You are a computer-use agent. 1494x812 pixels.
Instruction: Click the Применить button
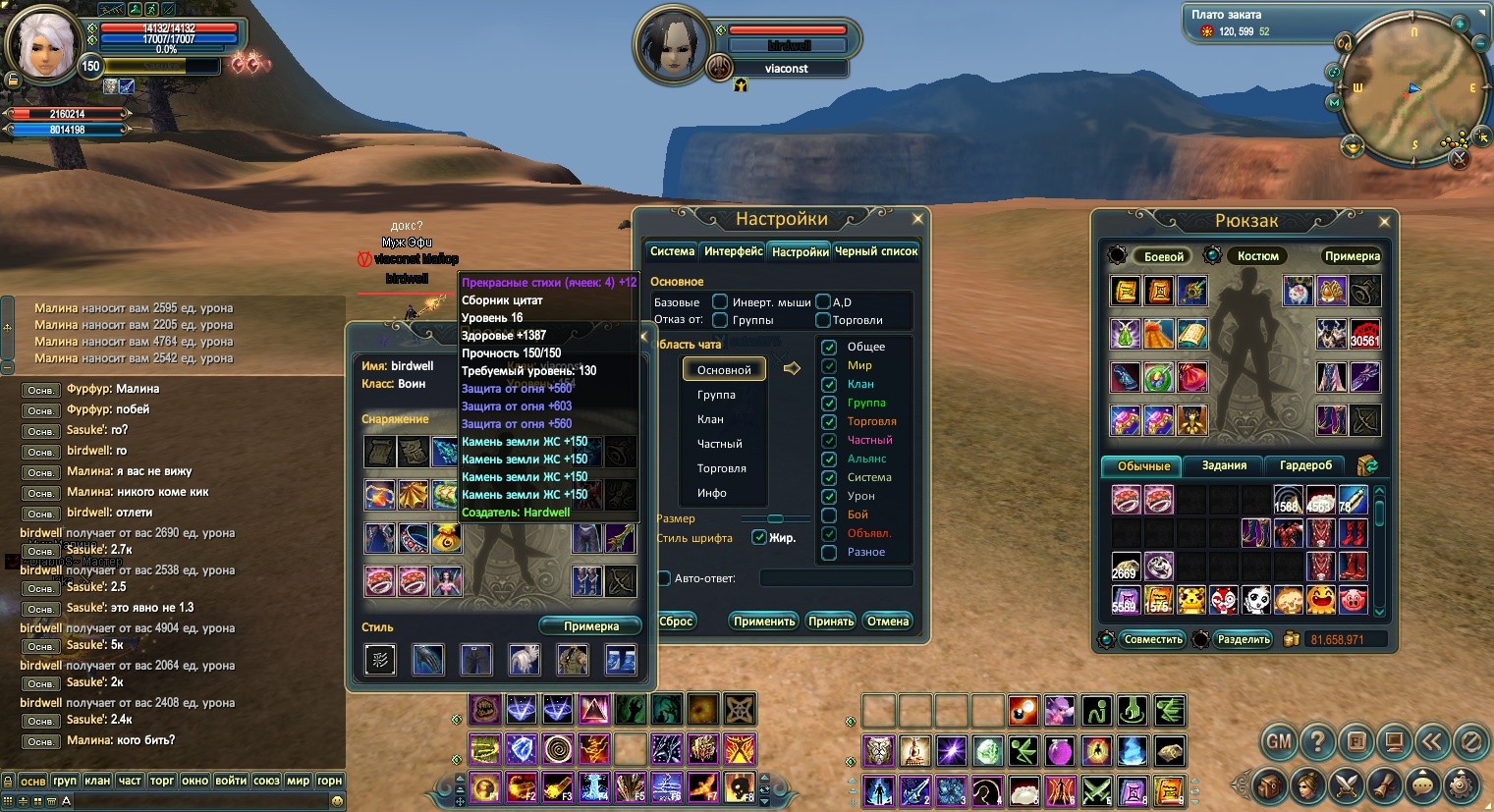(763, 622)
